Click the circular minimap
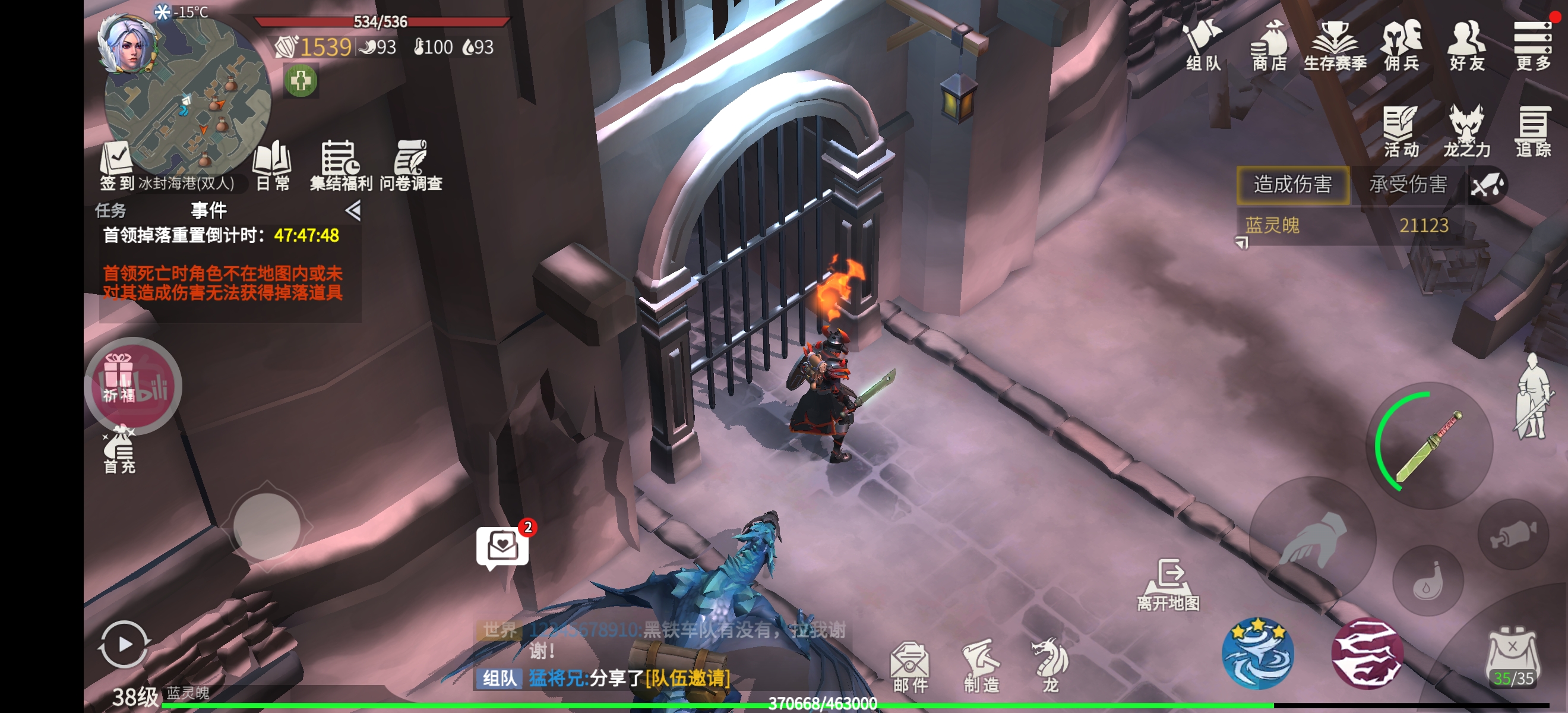 [189, 97]
